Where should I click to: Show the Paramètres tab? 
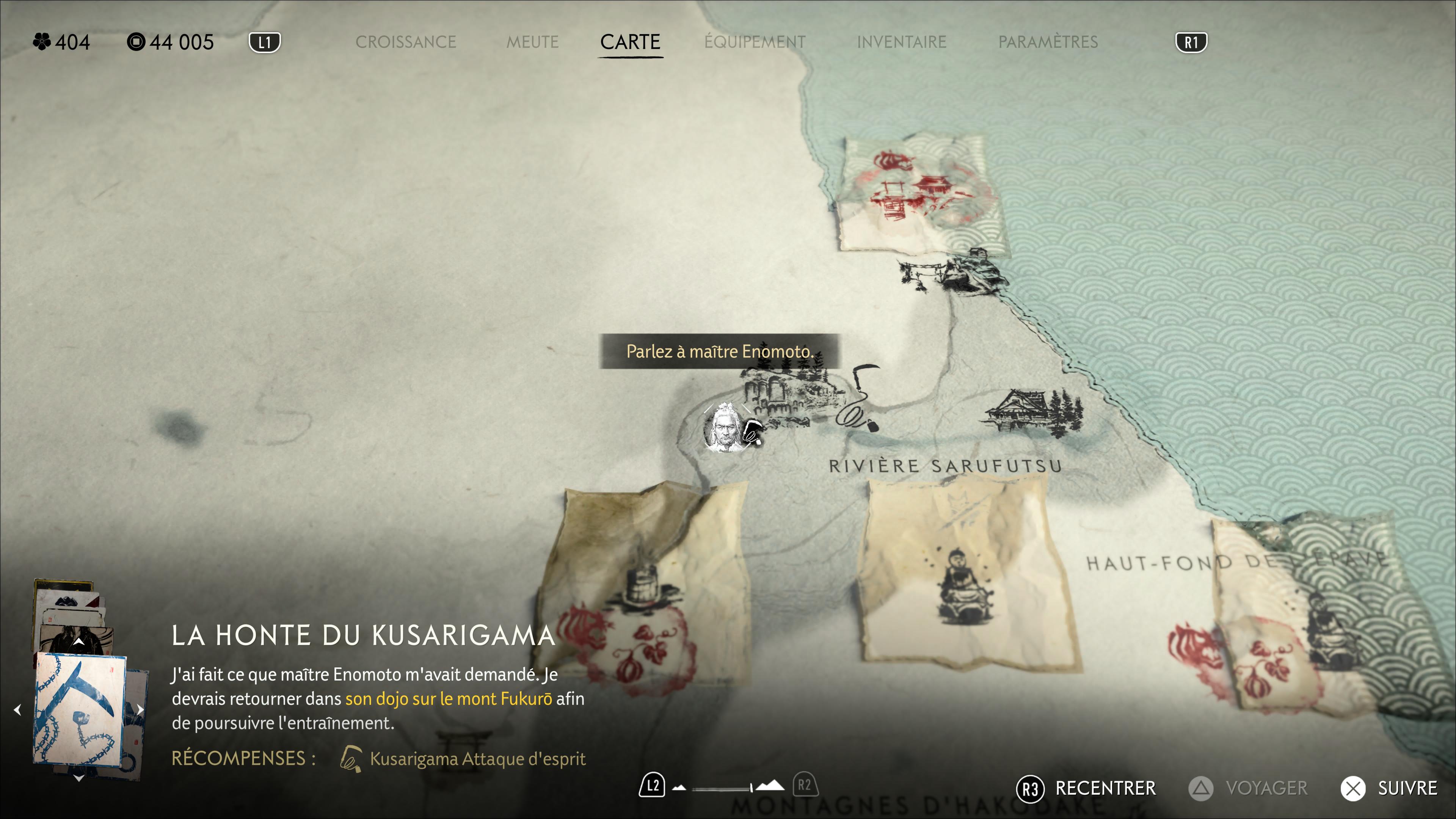tap(1047, 42)
